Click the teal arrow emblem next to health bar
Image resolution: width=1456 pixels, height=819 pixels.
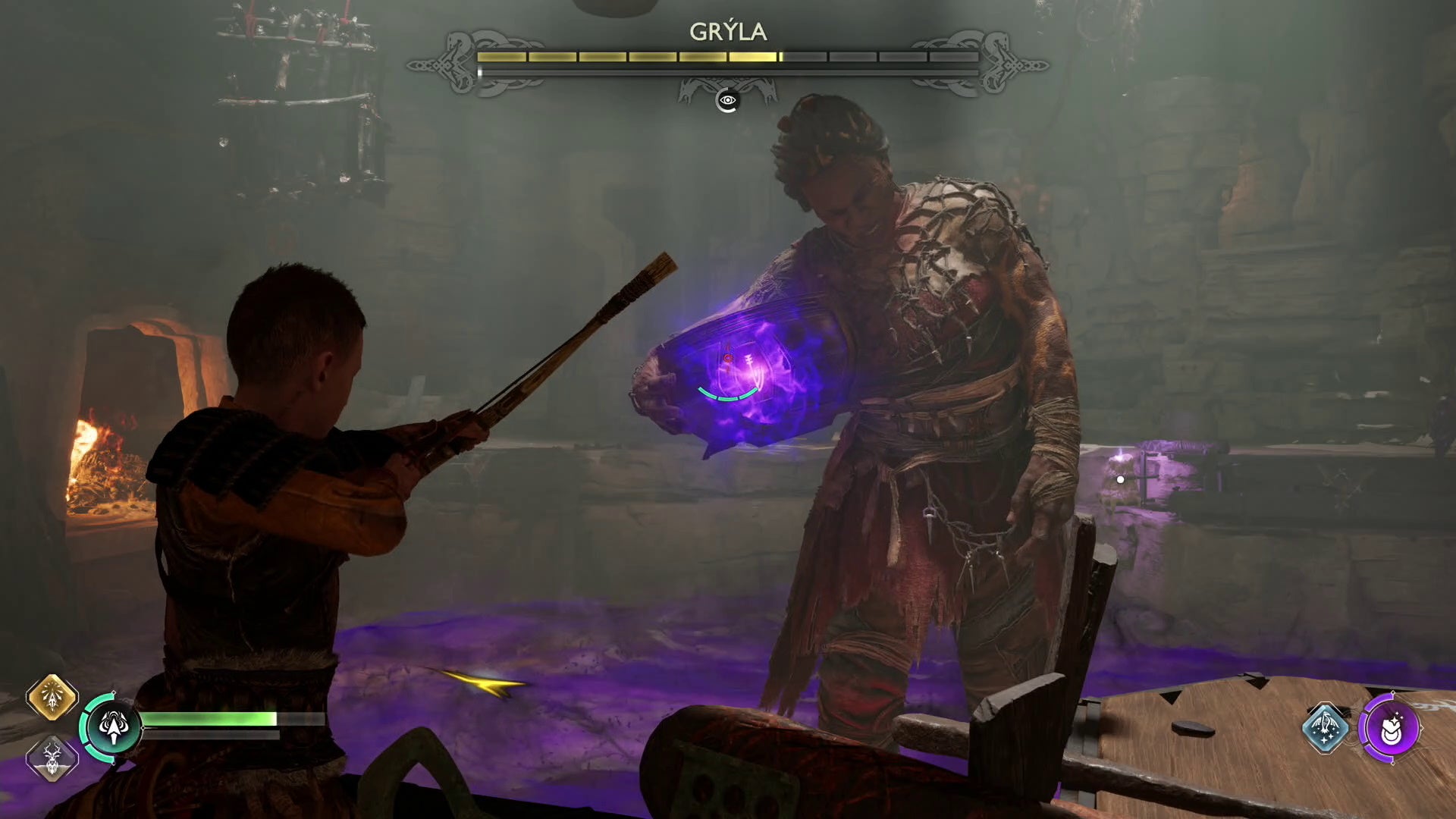113,728
